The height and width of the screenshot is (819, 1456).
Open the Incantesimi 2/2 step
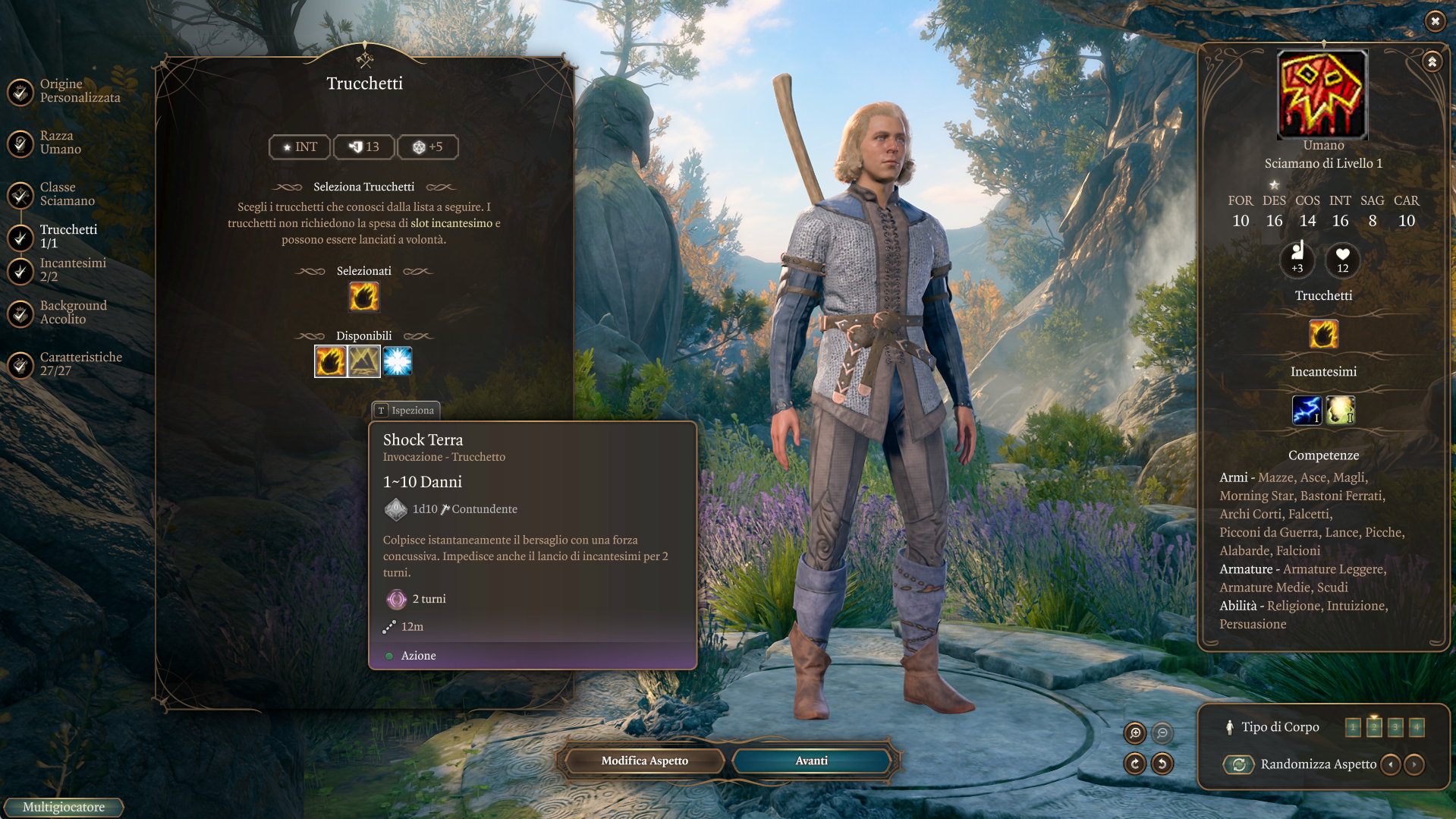point(71,270)
